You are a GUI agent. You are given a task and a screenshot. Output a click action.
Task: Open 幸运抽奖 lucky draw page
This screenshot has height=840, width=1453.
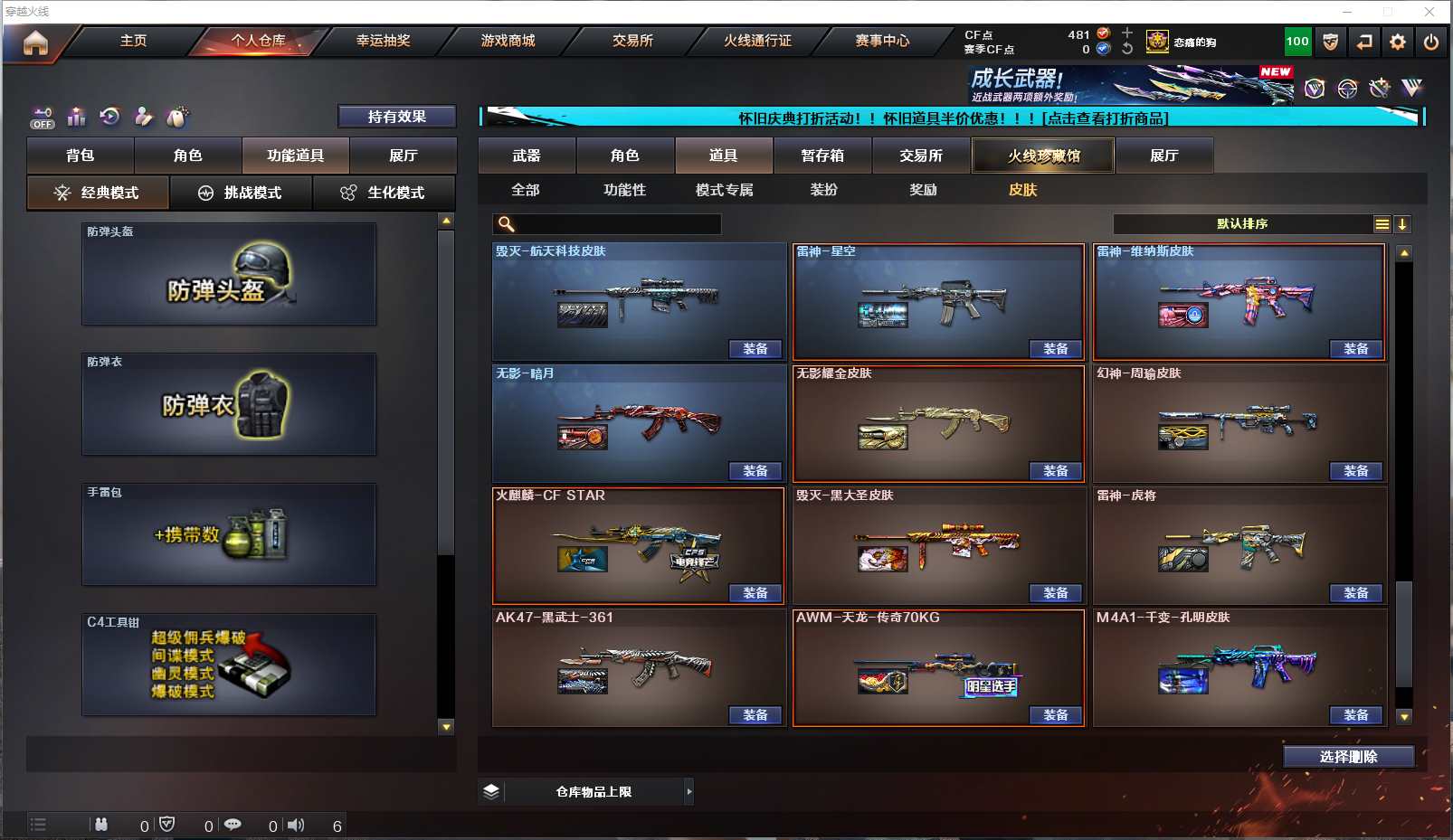pos(383,41)
